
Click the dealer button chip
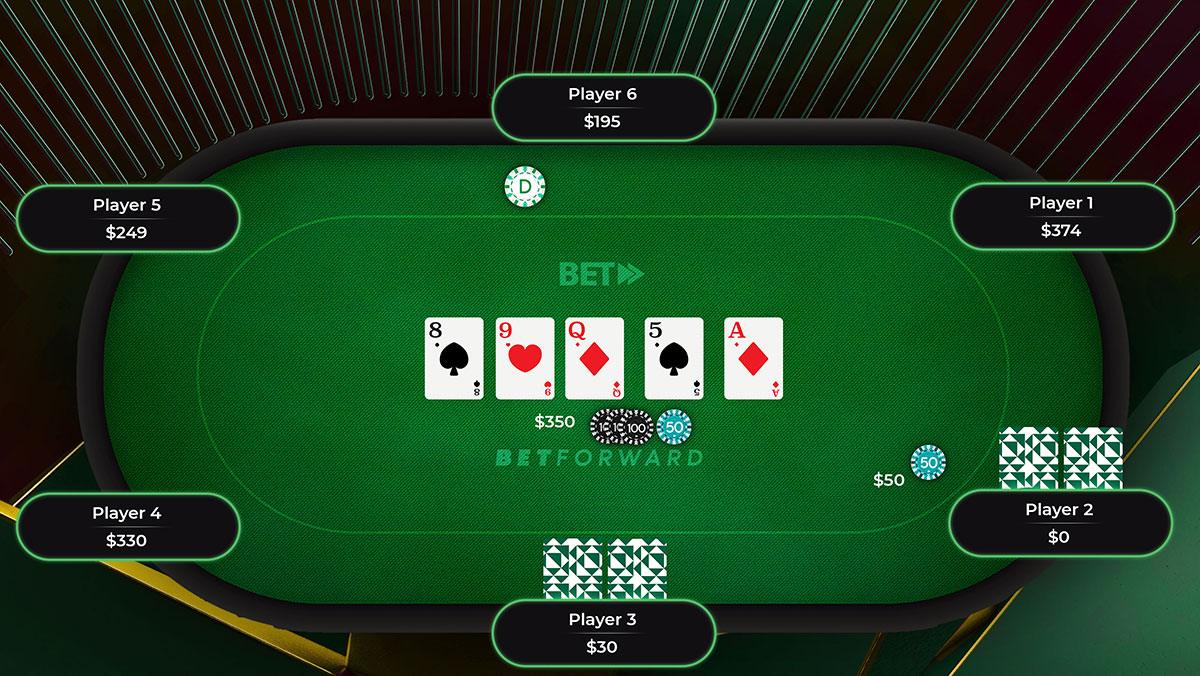(x=525, y=186)
